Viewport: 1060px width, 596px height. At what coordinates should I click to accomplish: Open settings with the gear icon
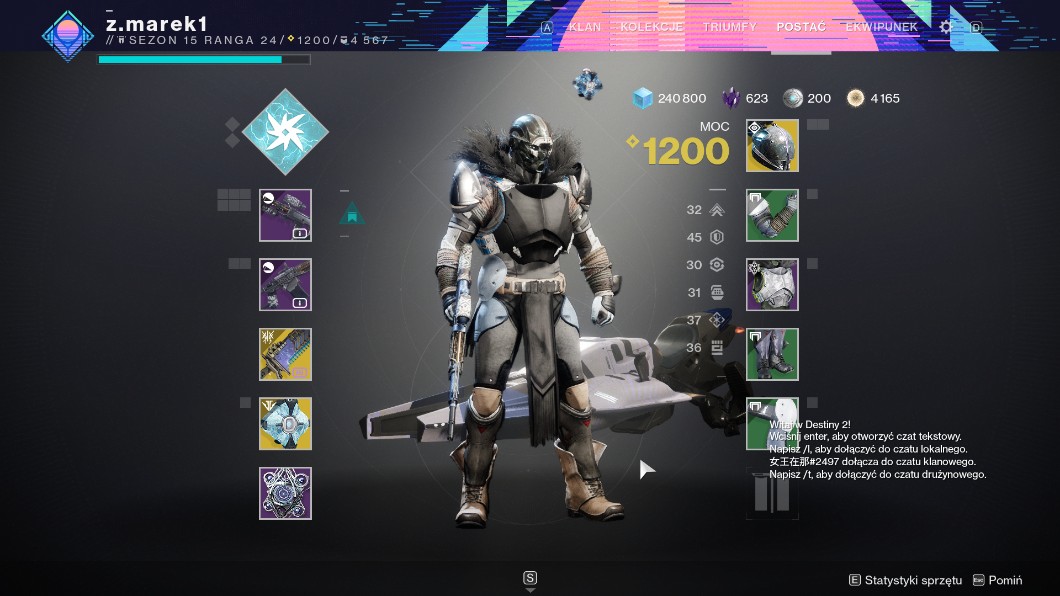coord(946,27)
